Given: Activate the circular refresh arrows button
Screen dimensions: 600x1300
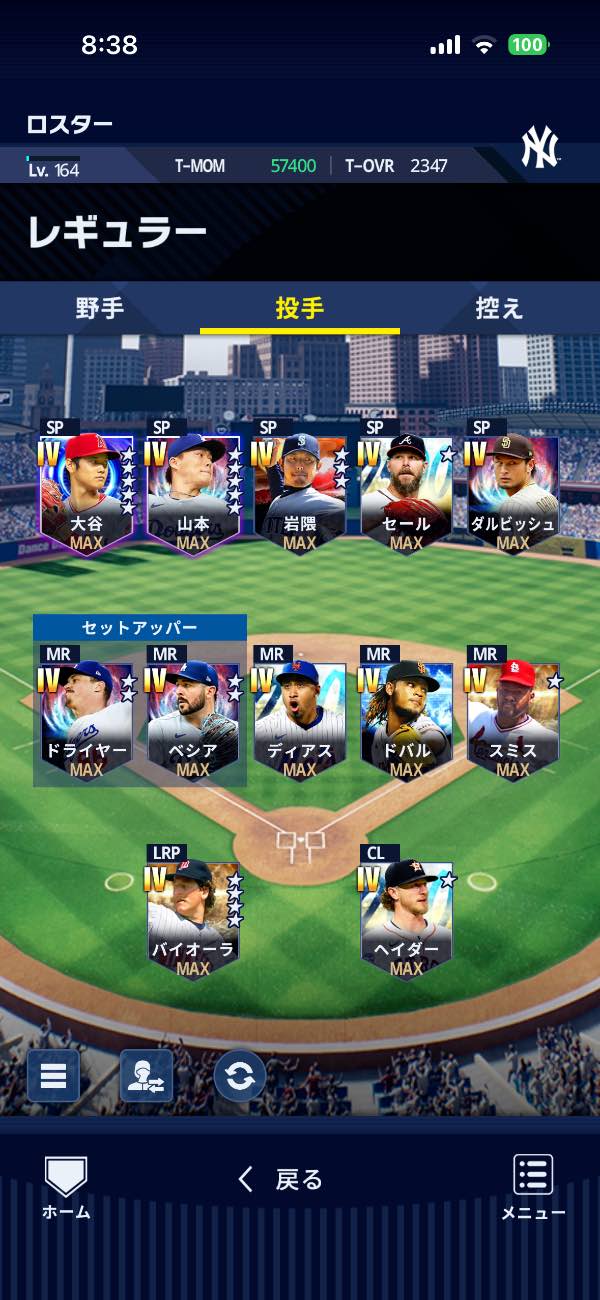Looking at the screenshot, I should 240,1076.
